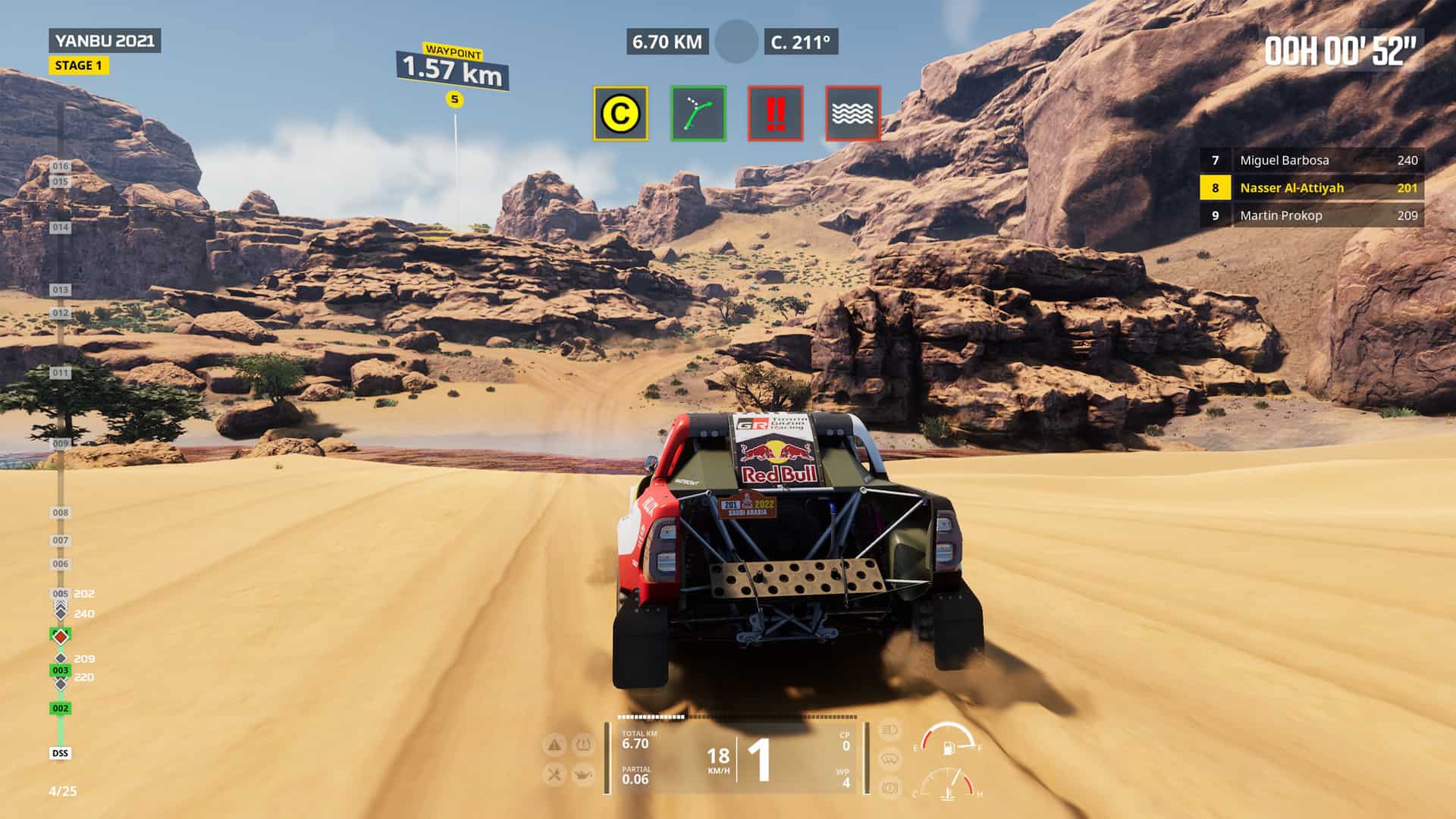Toggle the waypoint 5 marker flag
The height and width of the screenshot is (819, 1456).
[x=453, y=99]
